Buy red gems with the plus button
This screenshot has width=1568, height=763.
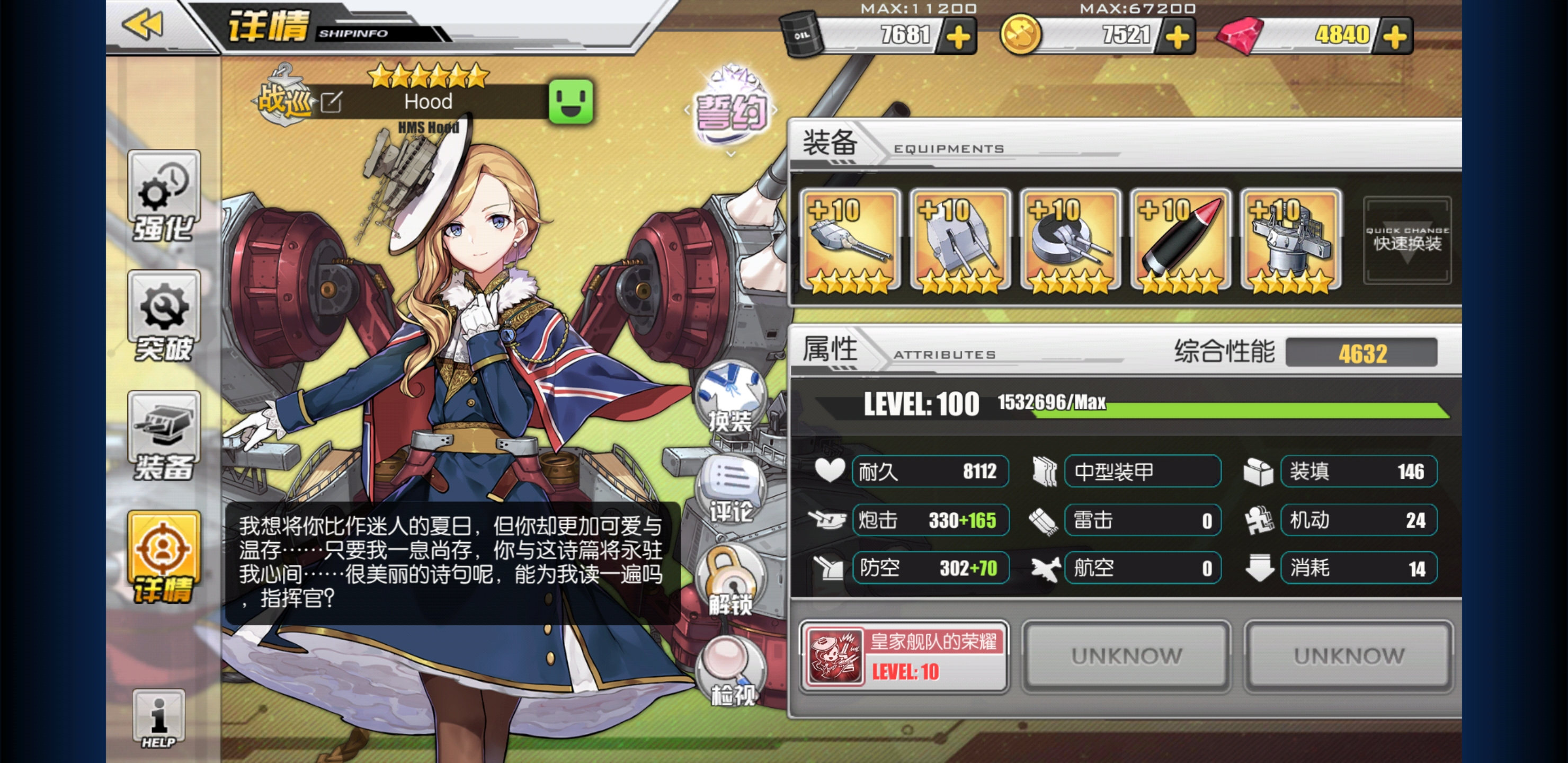(x=1395, y=37)
